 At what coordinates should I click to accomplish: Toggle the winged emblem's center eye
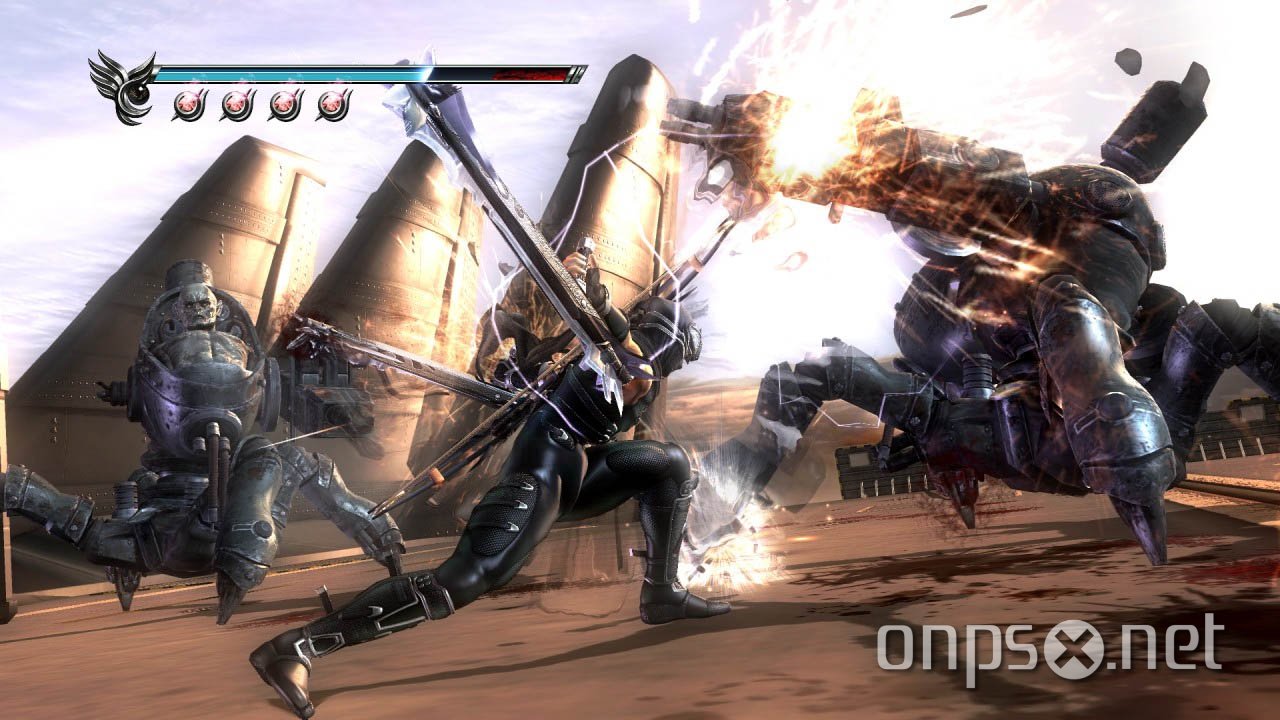pyautogui.click(x=137, y=95)
